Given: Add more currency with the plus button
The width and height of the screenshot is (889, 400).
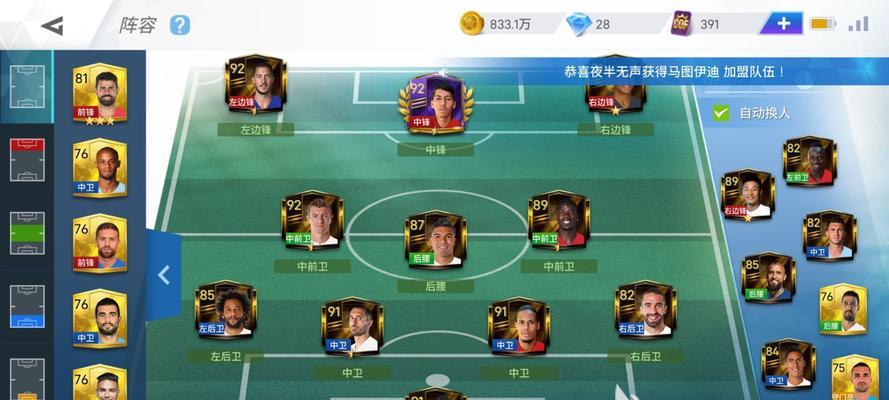Looking at the screenshot, I should pyautogui.click(x=782, y=24).
